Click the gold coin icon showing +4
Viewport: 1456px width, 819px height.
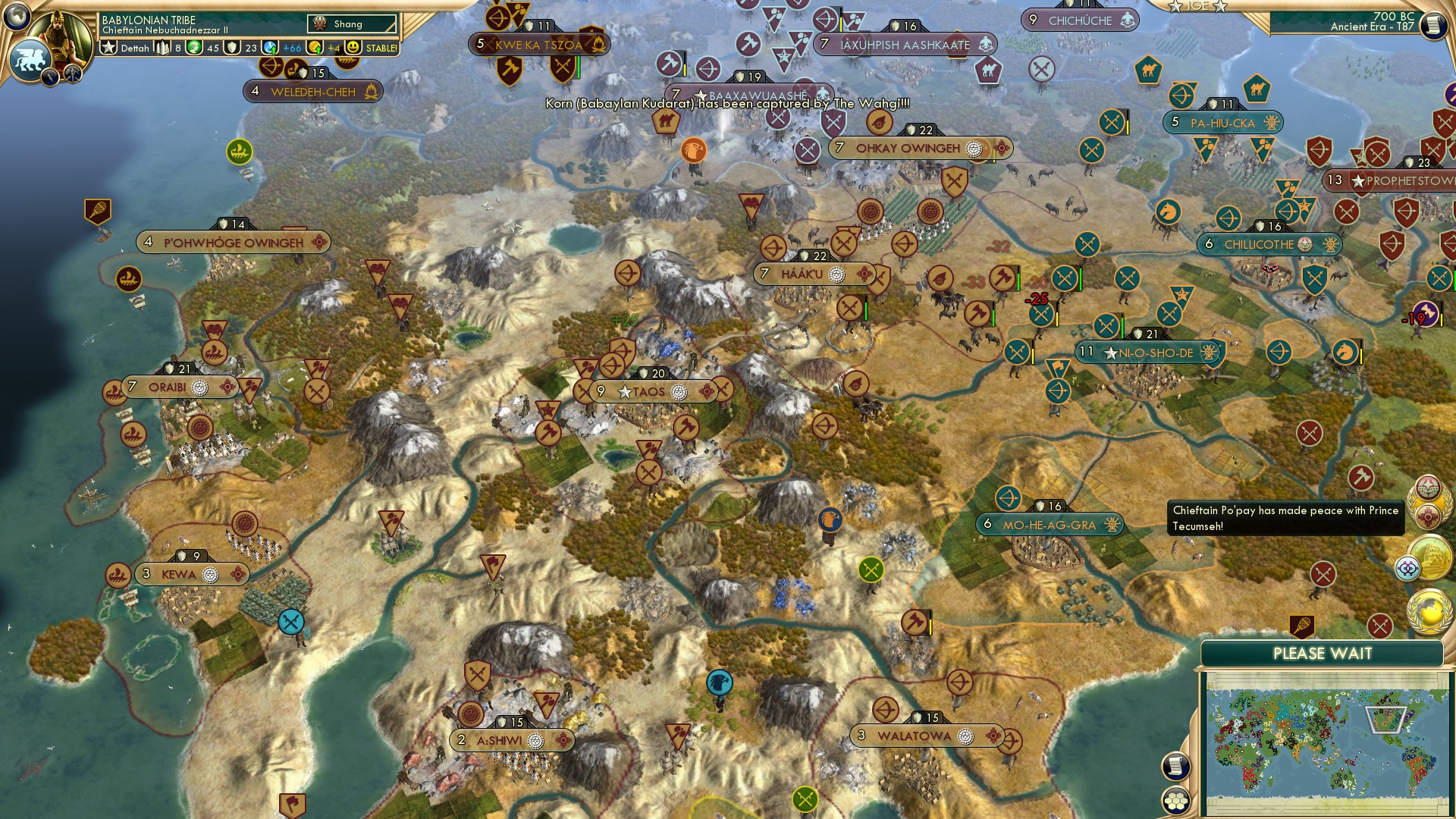313,48
